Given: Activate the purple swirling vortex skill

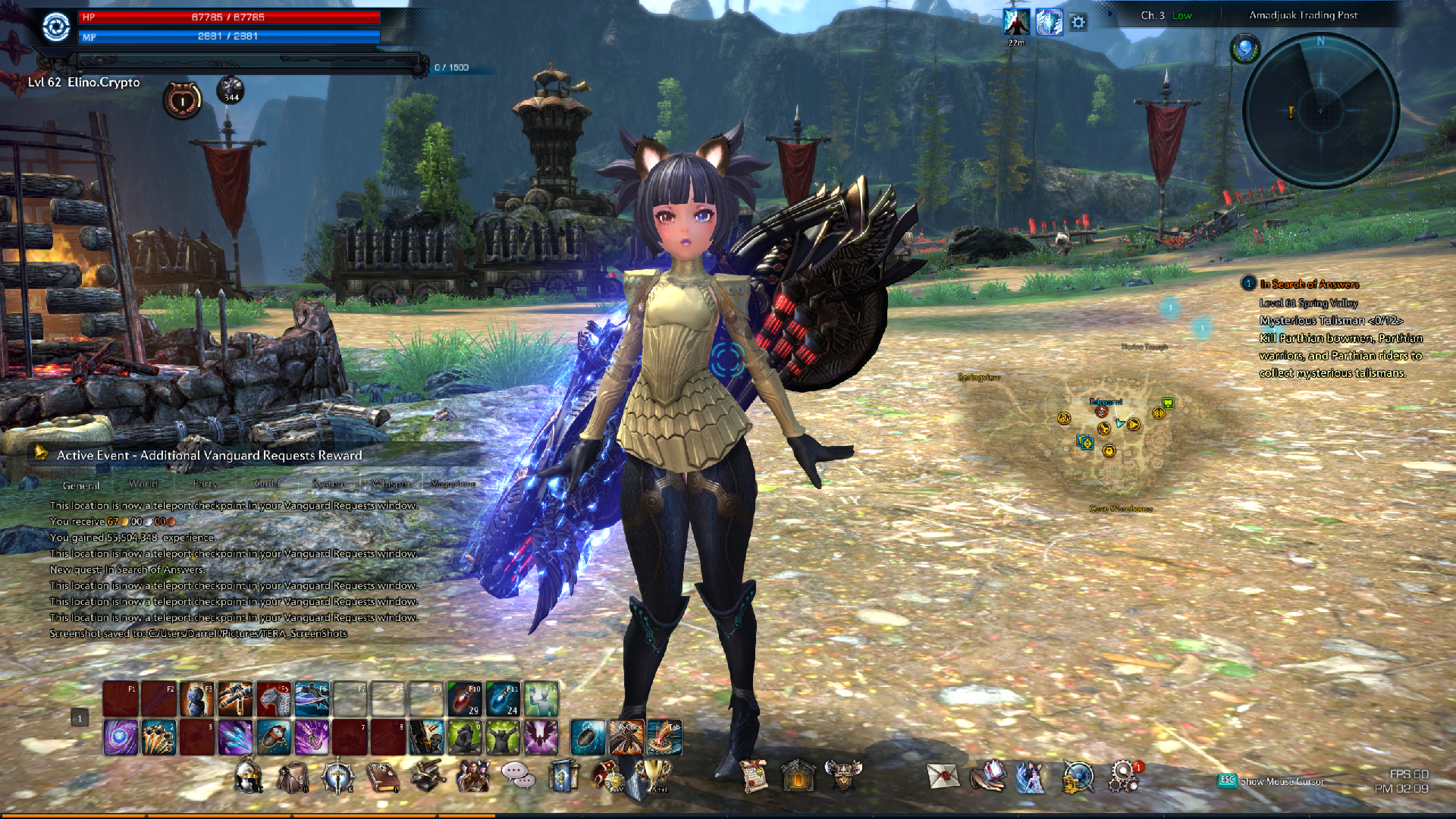Looking at the screenshot, I should click(121, 737).
